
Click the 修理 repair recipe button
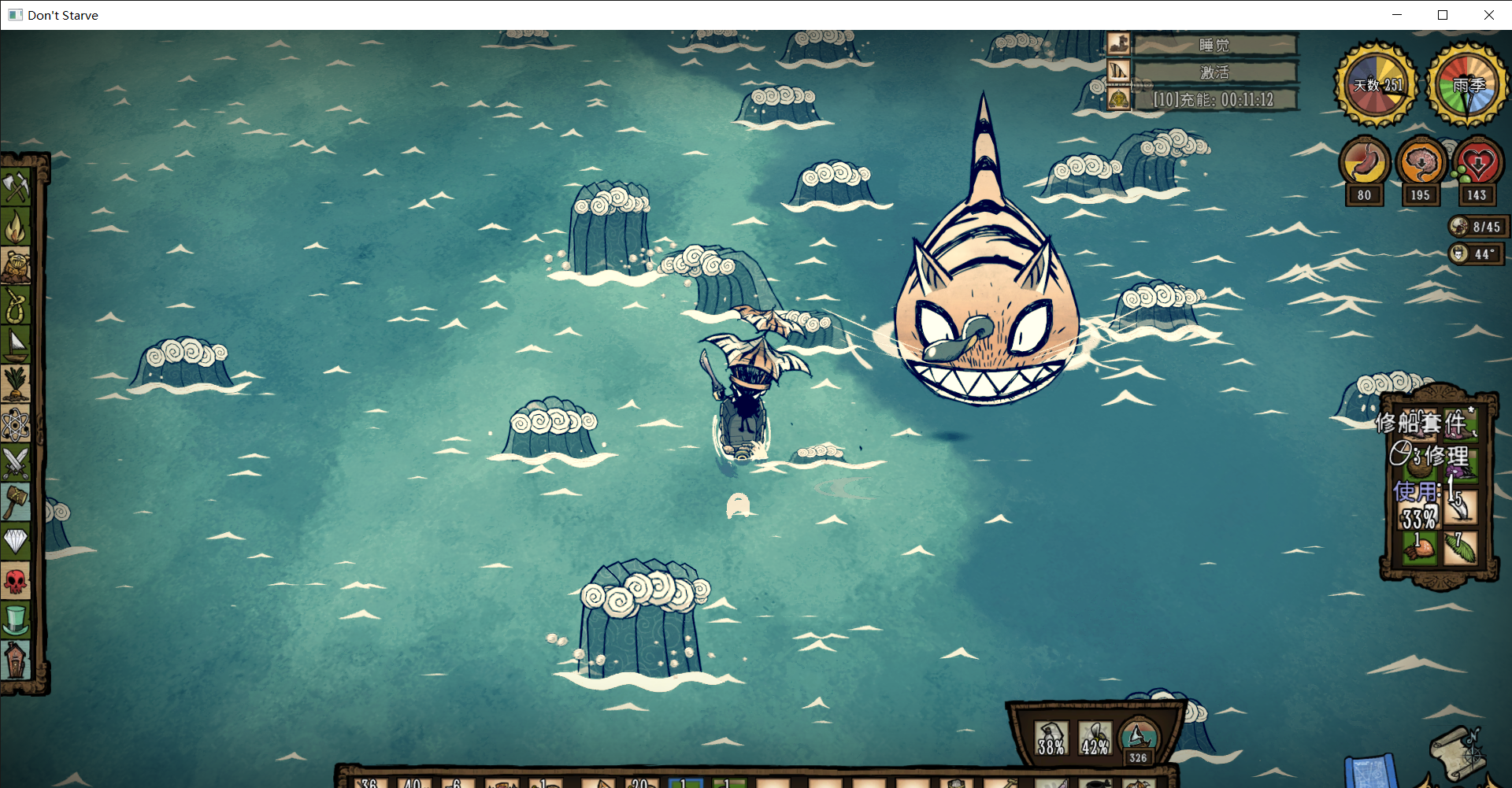1433,455
